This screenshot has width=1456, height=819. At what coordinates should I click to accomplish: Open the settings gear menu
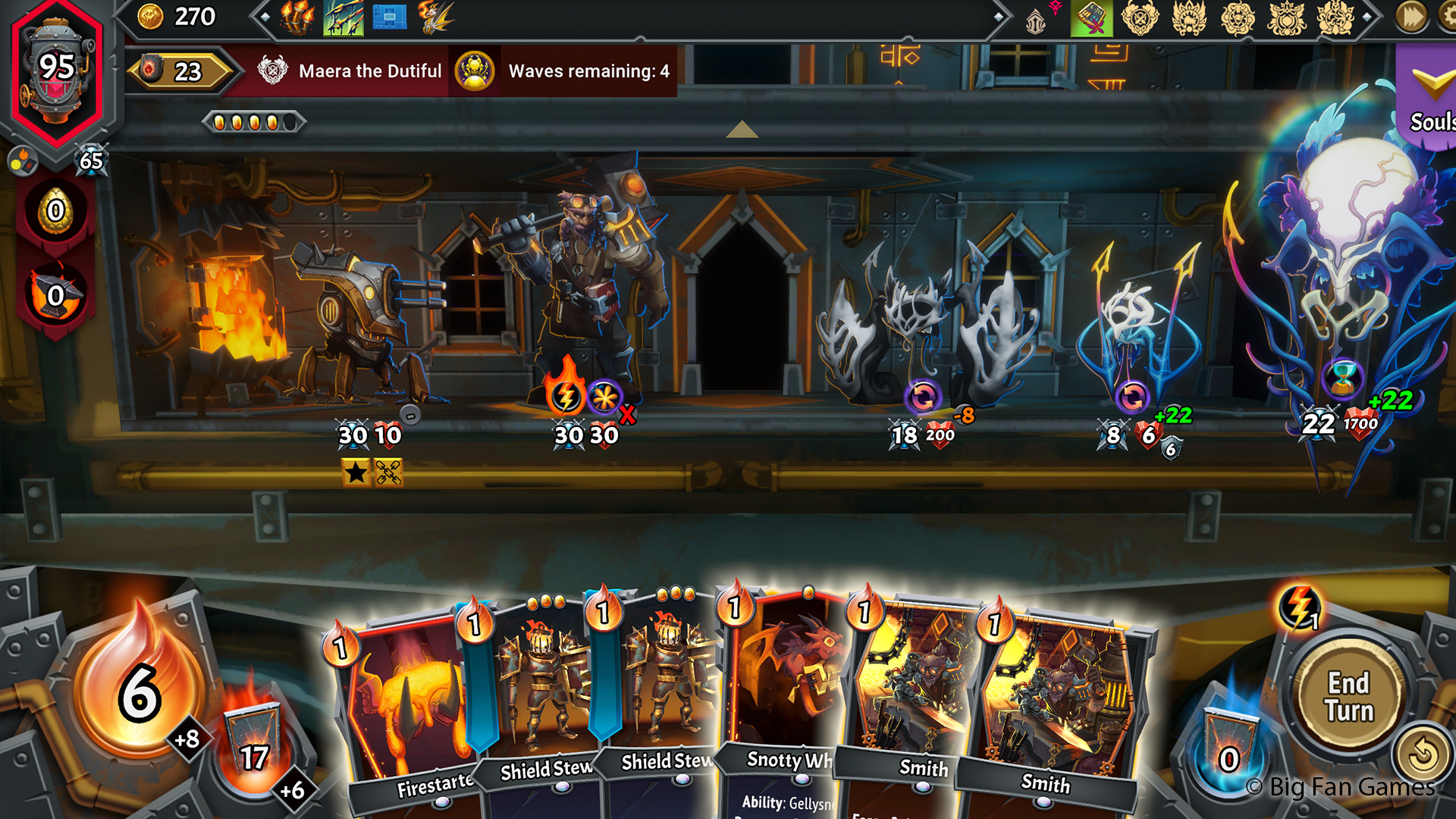tap(1447, 17)
